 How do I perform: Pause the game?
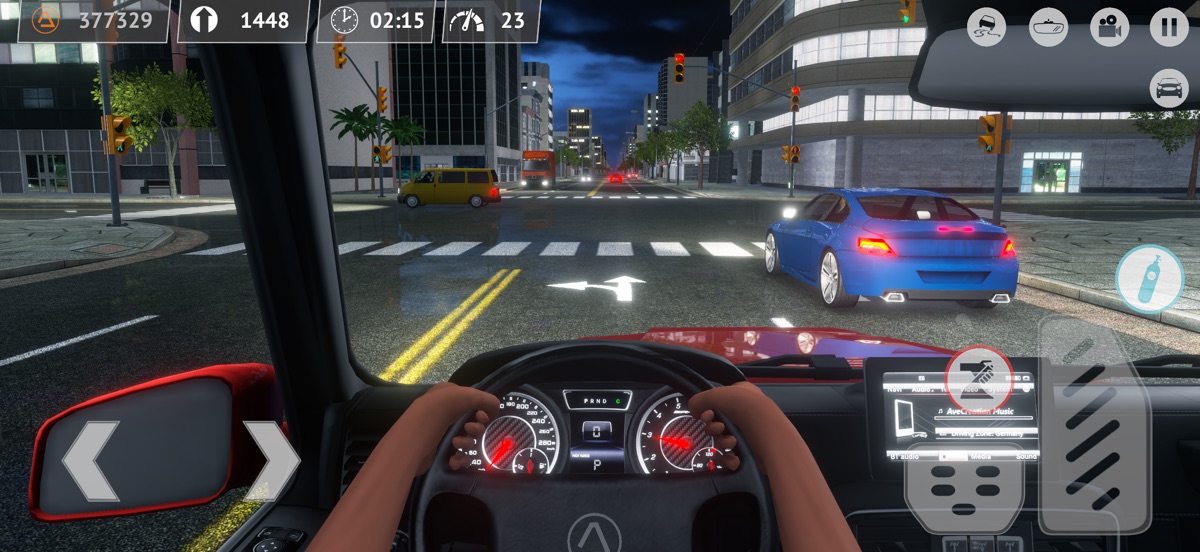point(1169,26)
